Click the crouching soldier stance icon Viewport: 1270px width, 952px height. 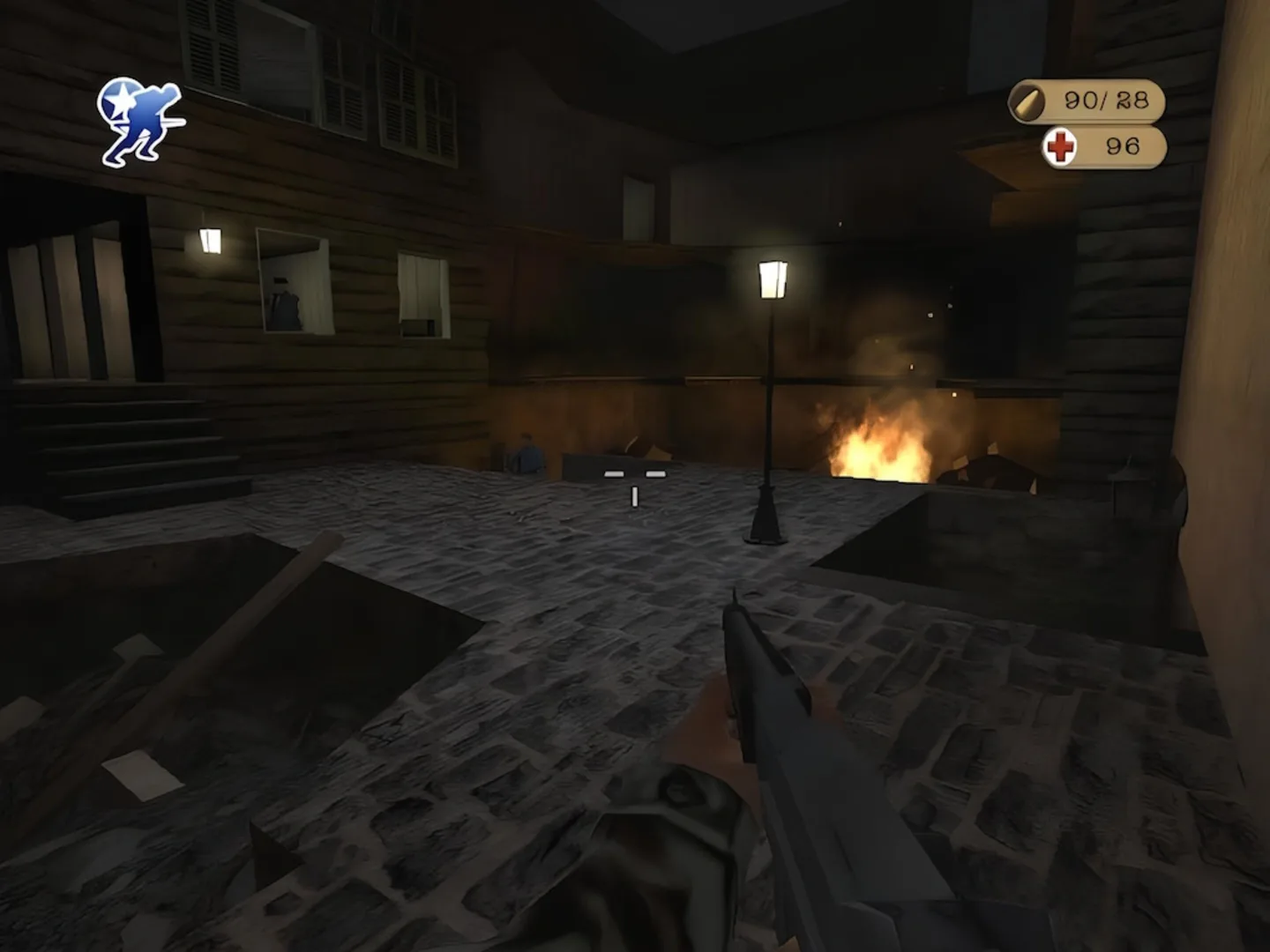[x=141, y=117]
